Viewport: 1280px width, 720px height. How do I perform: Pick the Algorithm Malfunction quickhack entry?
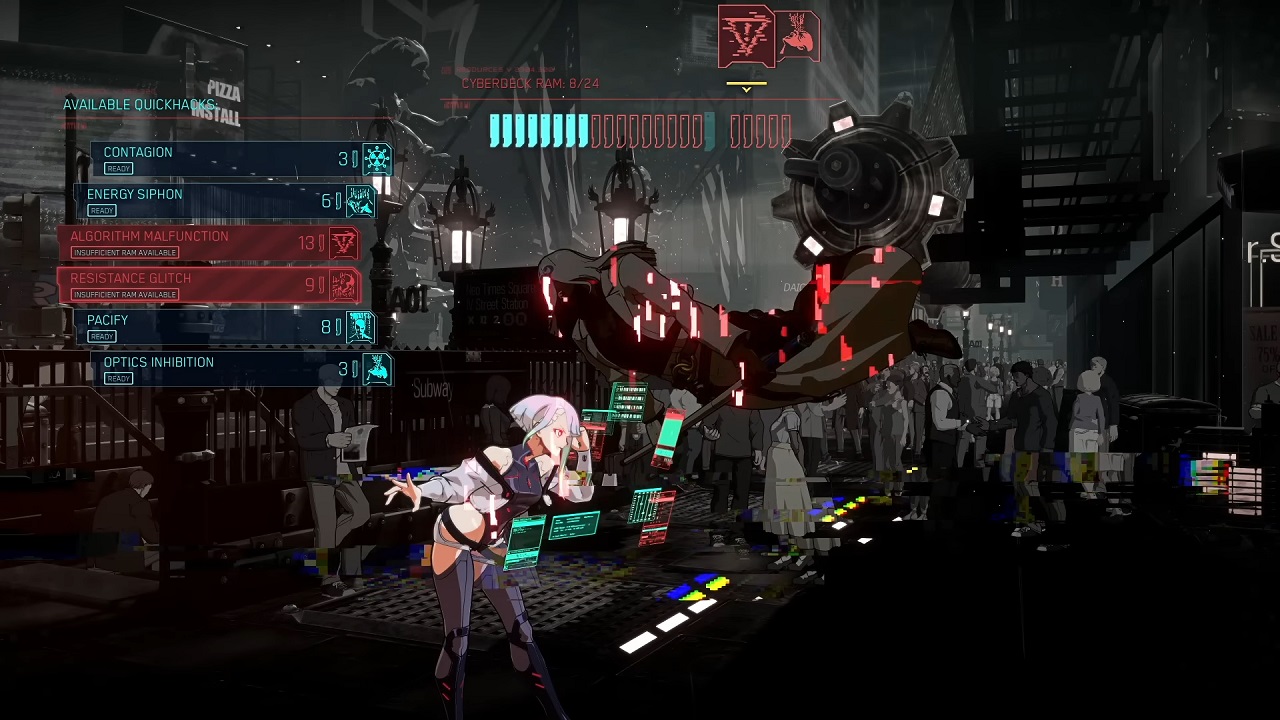(210, 243)
